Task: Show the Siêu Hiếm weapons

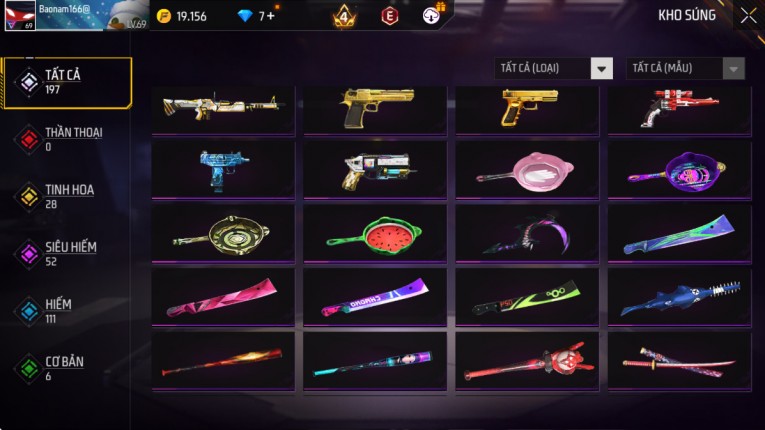Action: coord(67,253)
